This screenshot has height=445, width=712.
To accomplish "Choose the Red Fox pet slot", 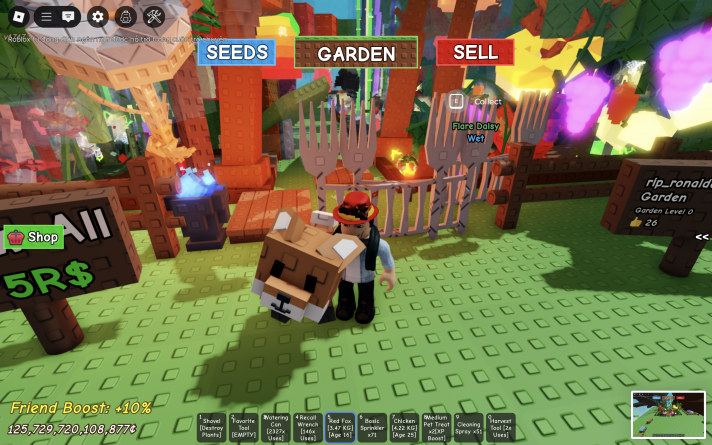I will pyautogui.click(x=340, y=428).
